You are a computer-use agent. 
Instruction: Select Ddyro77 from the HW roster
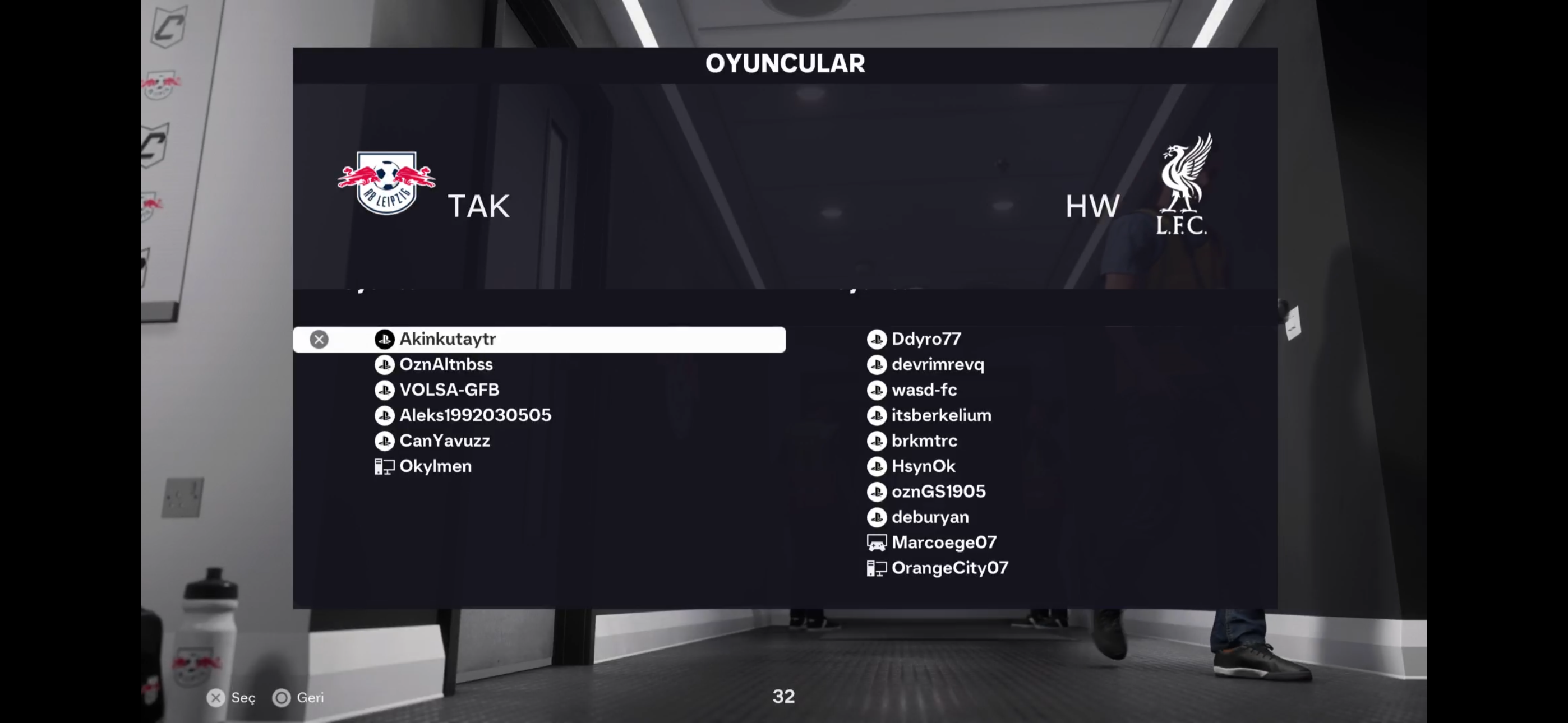click(926, 339)
